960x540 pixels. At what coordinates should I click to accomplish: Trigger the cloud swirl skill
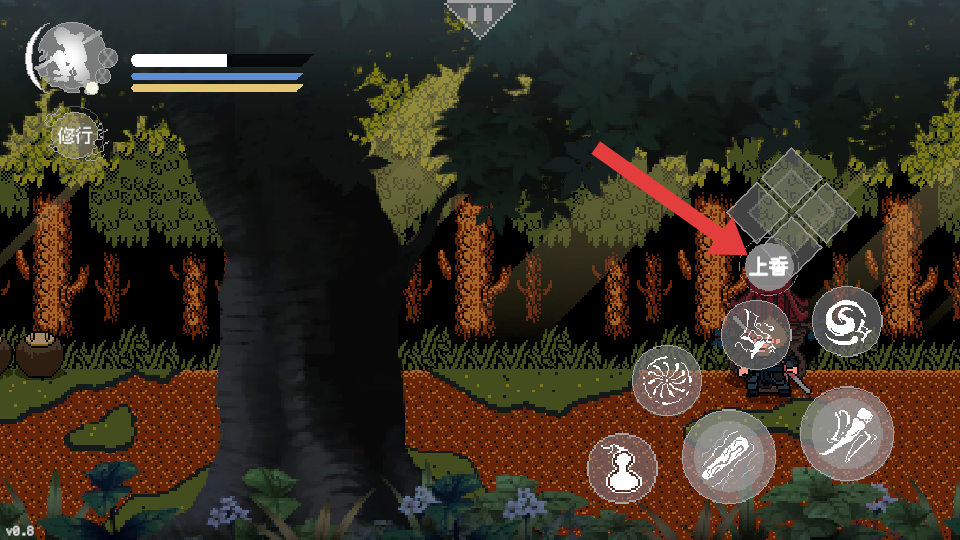coord(846,322)
